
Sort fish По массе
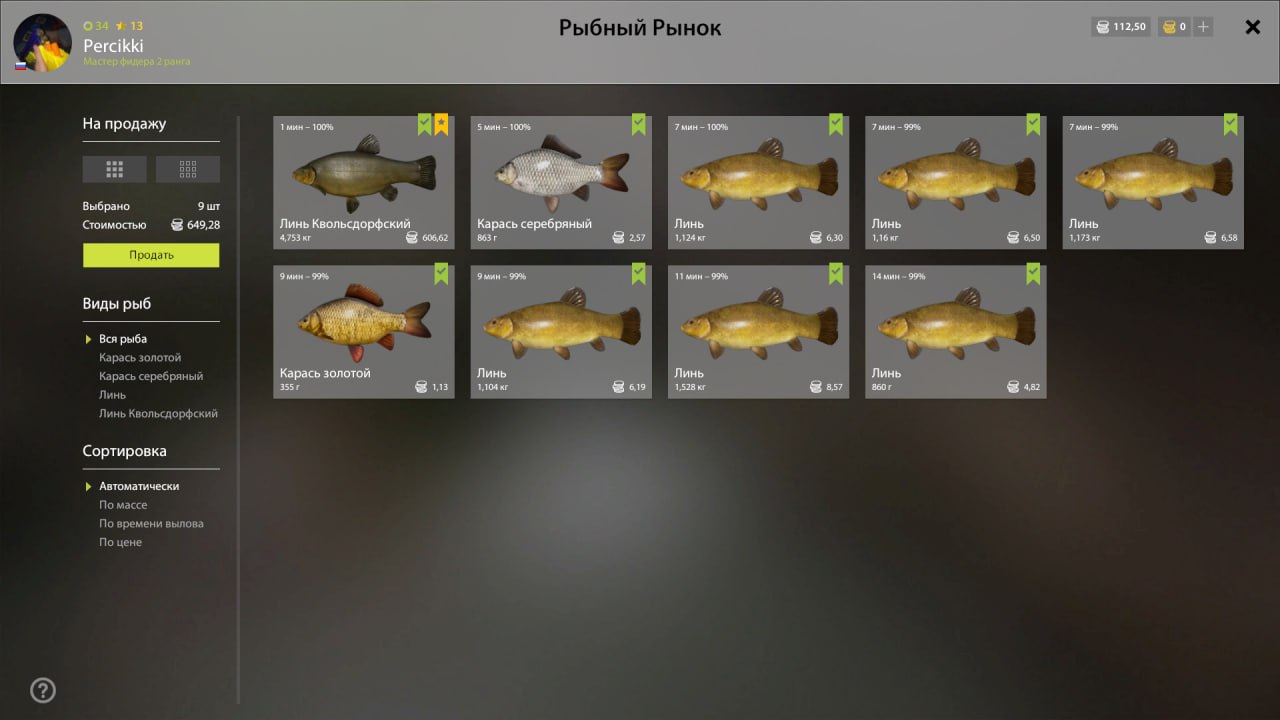123,505
